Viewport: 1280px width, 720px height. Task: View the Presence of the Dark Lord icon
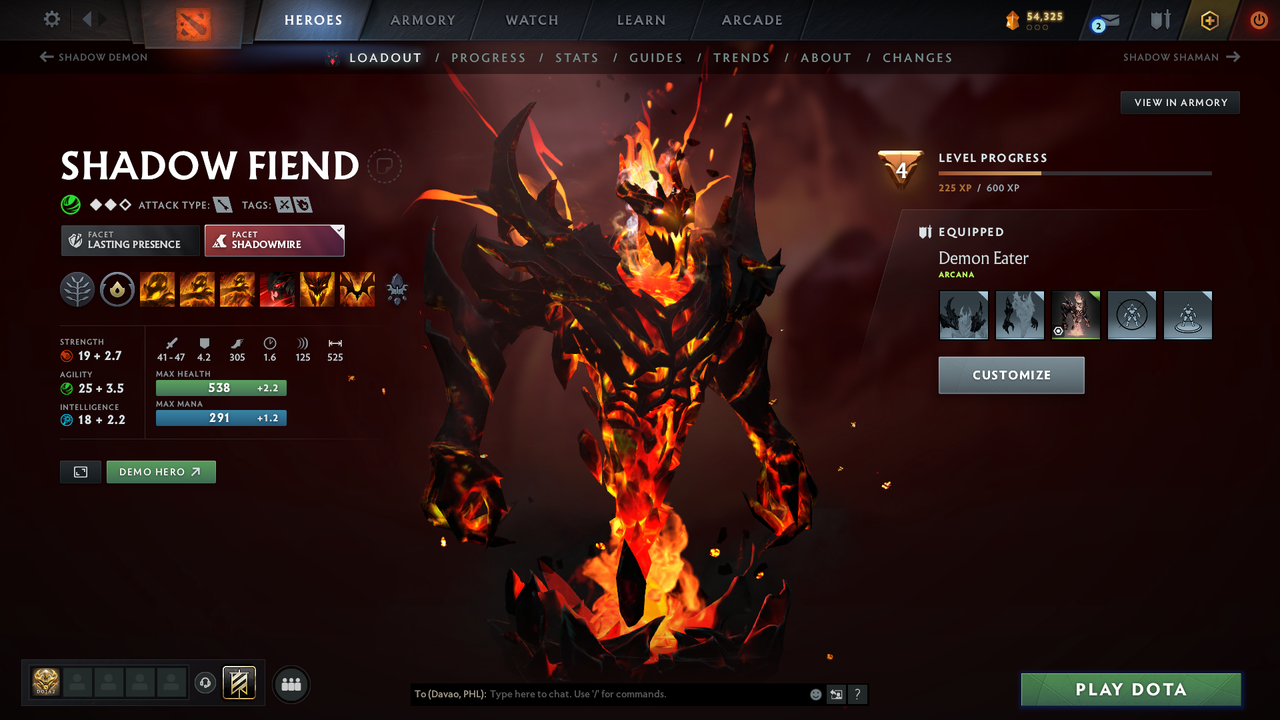pyautogui.click(x=317, y=289)
